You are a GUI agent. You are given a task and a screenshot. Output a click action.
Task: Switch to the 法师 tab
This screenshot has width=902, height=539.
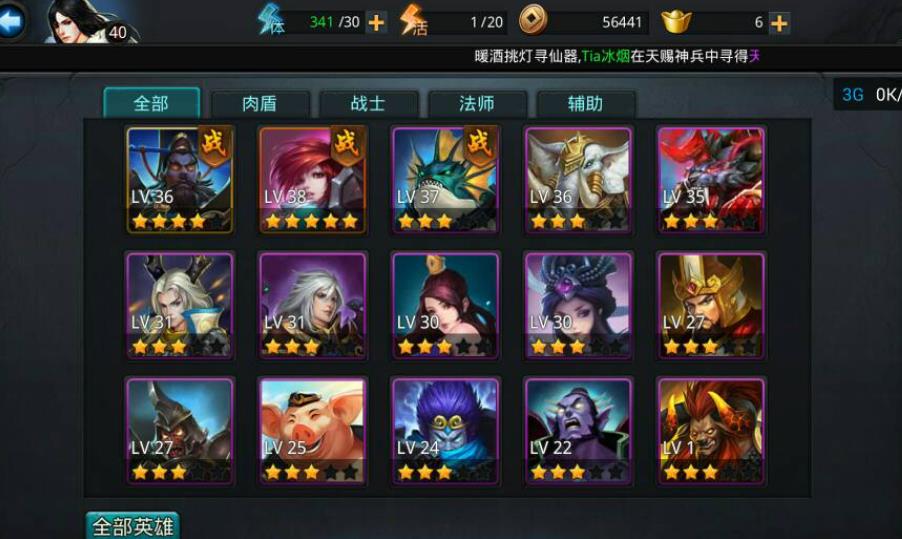[x=476, y=104]
